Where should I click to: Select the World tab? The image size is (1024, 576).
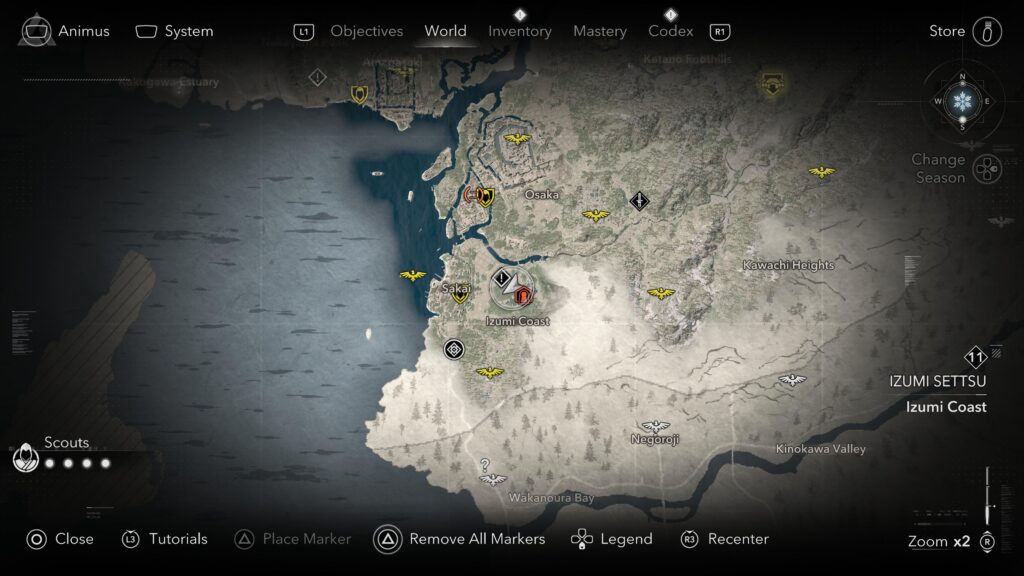(x=445, y=31)
